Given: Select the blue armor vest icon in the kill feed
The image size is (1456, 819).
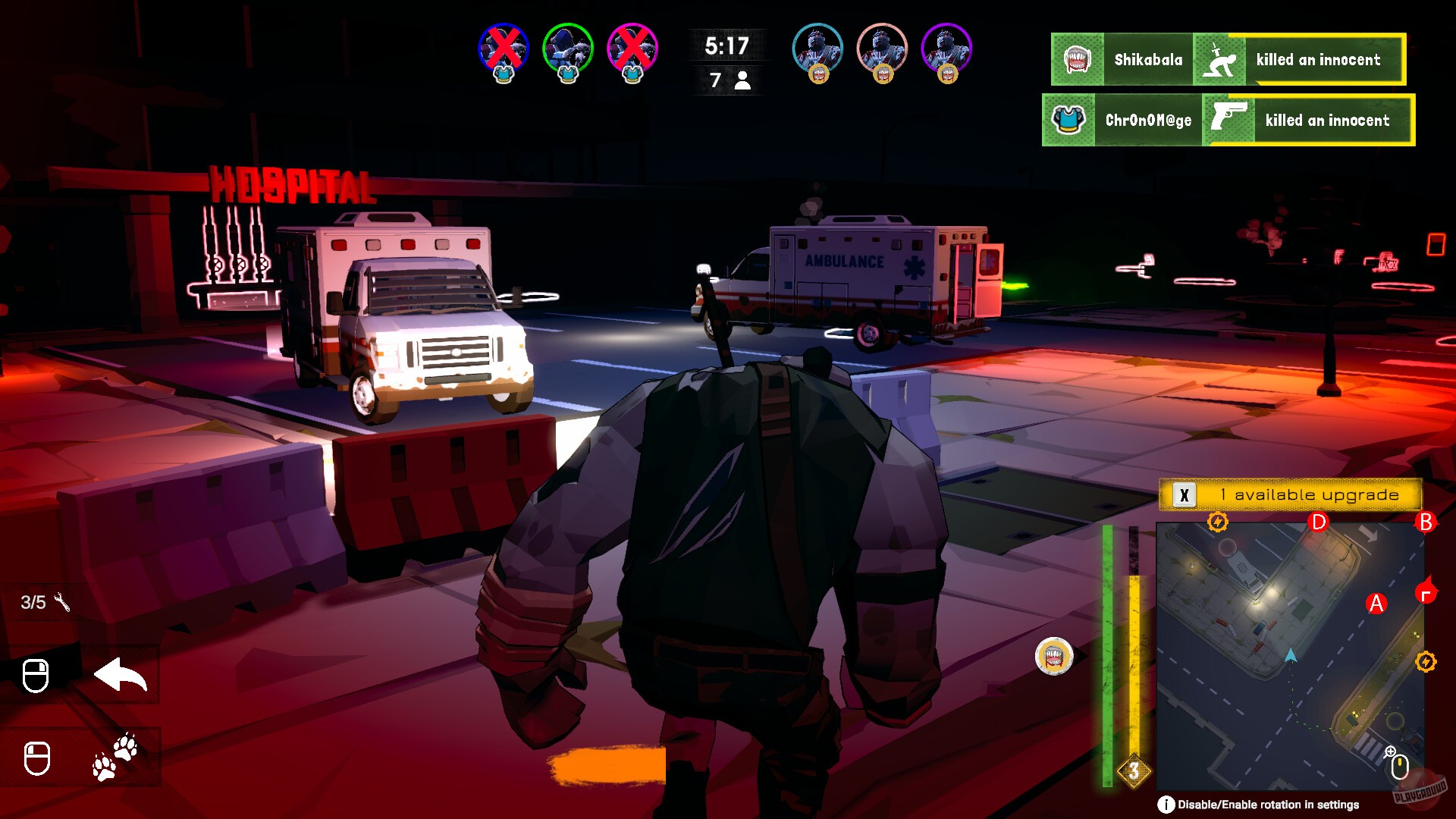Looking at the screenshot, I should coord(1069,120).
